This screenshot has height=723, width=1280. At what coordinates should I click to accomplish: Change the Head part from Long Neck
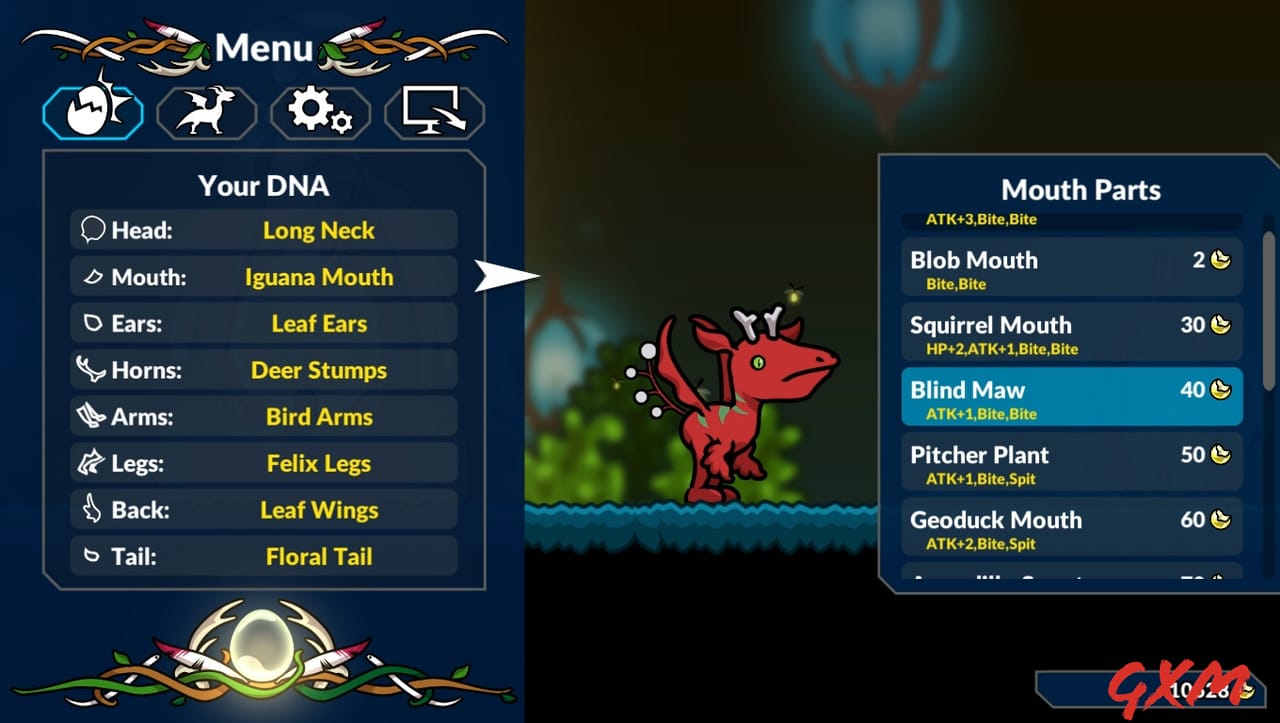[318, 229]
